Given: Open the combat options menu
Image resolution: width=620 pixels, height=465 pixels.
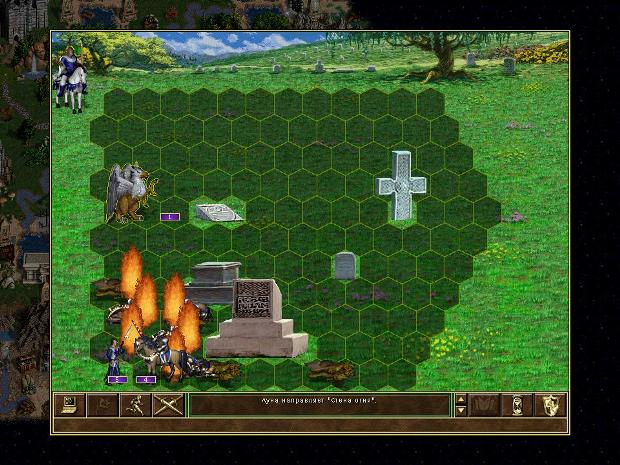Looking at the screenshot, I should tap(70, 405).
